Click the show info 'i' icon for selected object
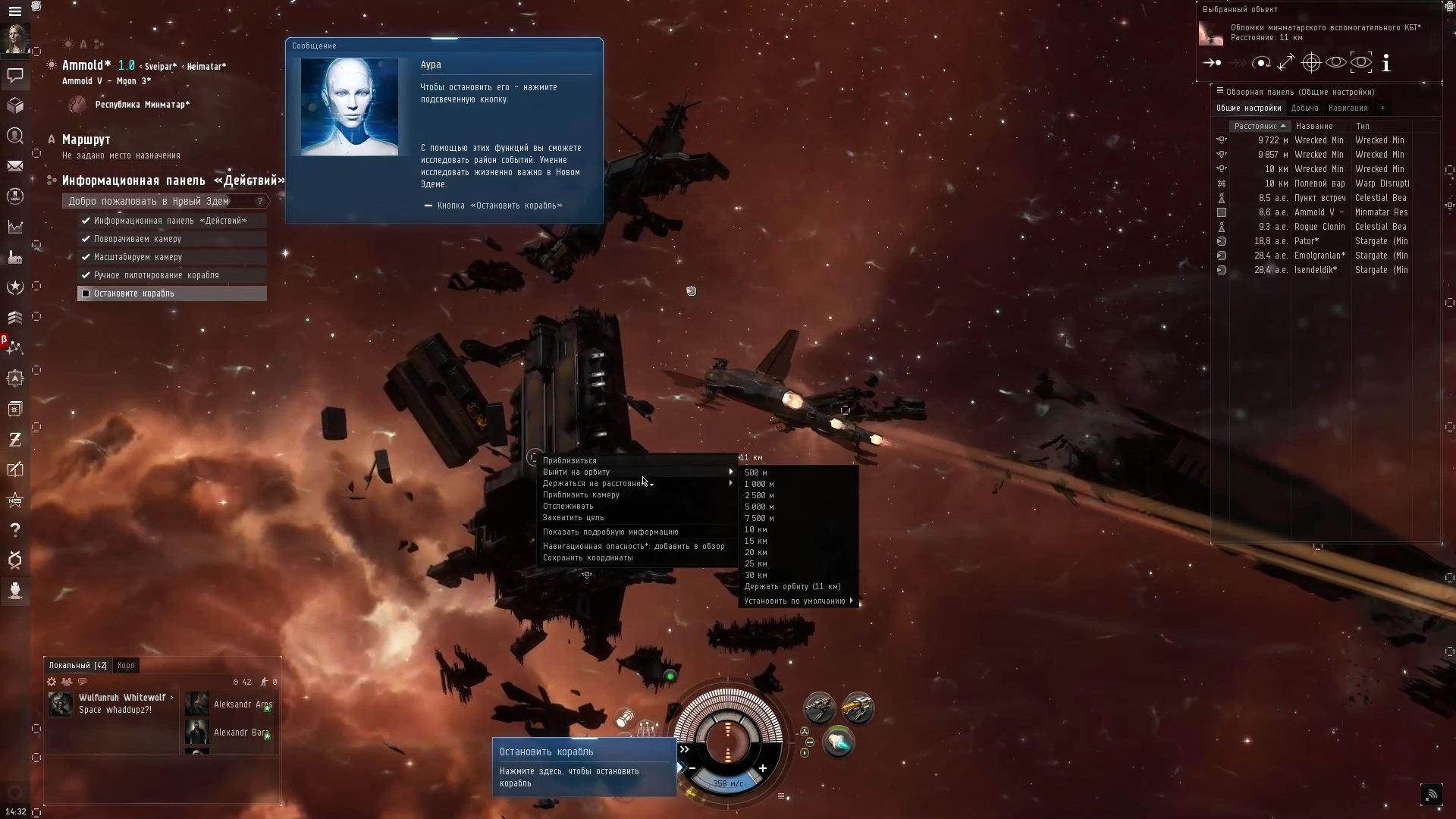 (1386, 63)
